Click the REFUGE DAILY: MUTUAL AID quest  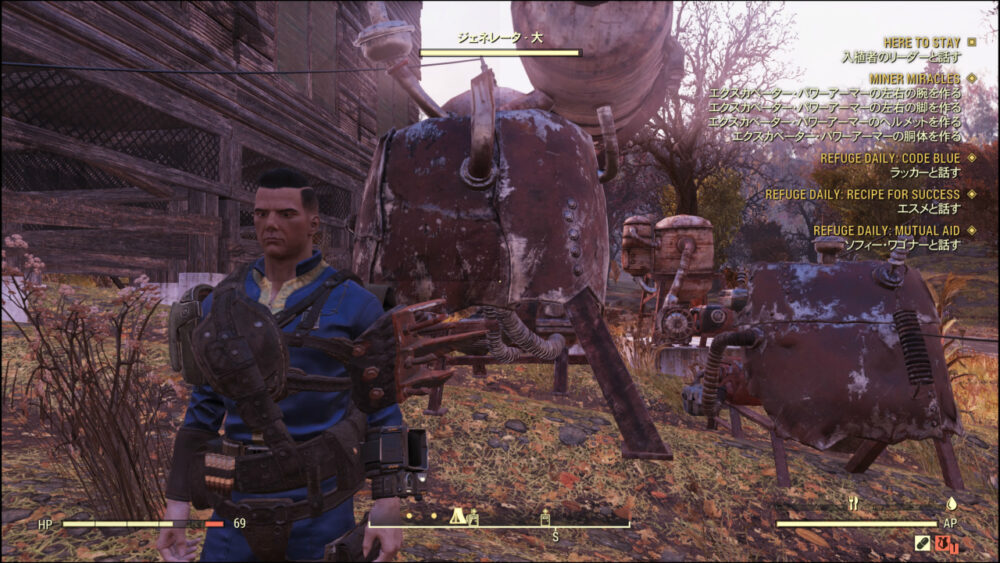click(886, 230)
